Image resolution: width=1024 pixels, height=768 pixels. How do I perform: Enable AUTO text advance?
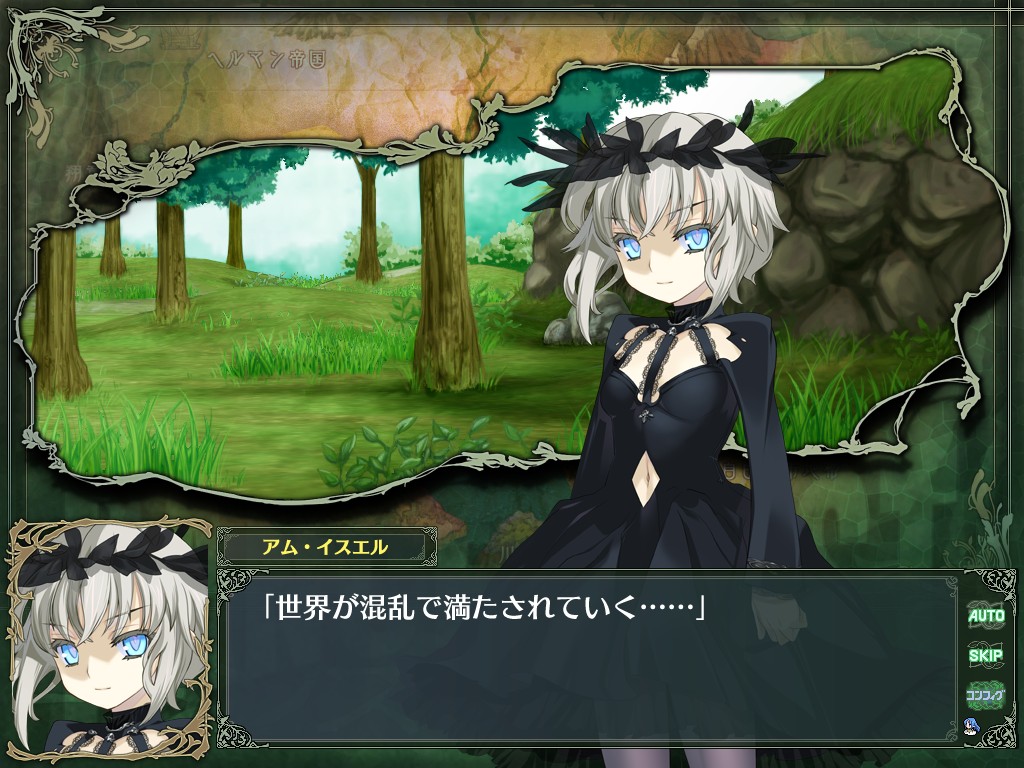coord(985,616)
